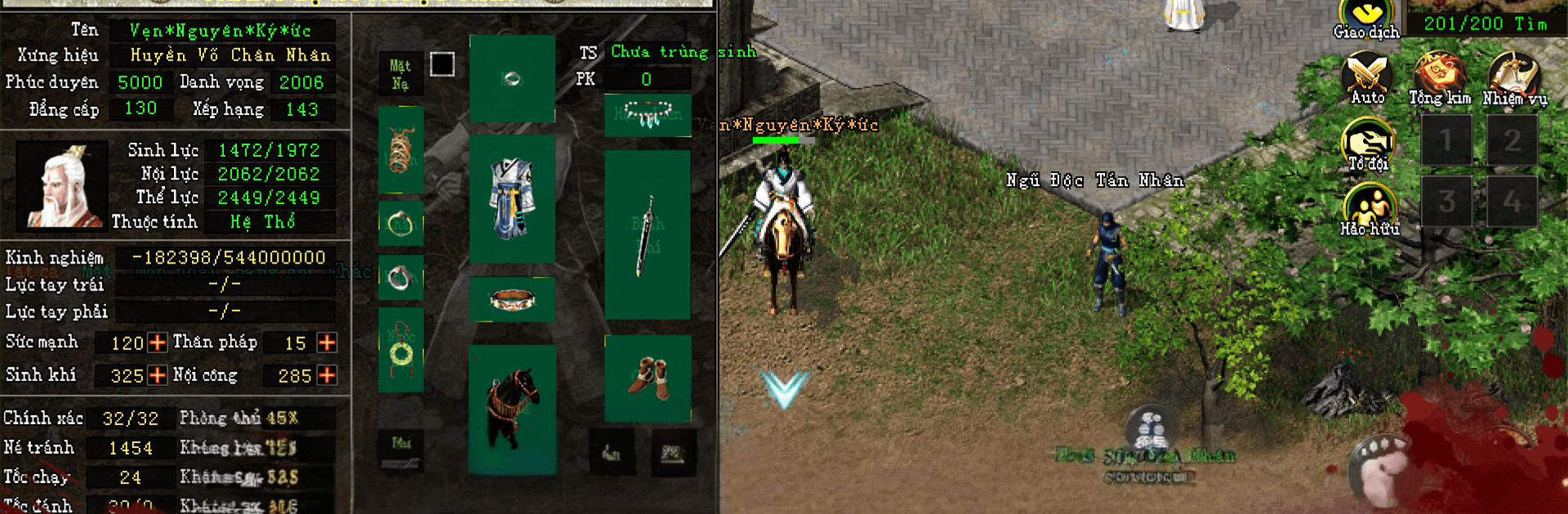Open the Giao dịch trade button
1568x514 pixels.
(x=1367, y=20)
